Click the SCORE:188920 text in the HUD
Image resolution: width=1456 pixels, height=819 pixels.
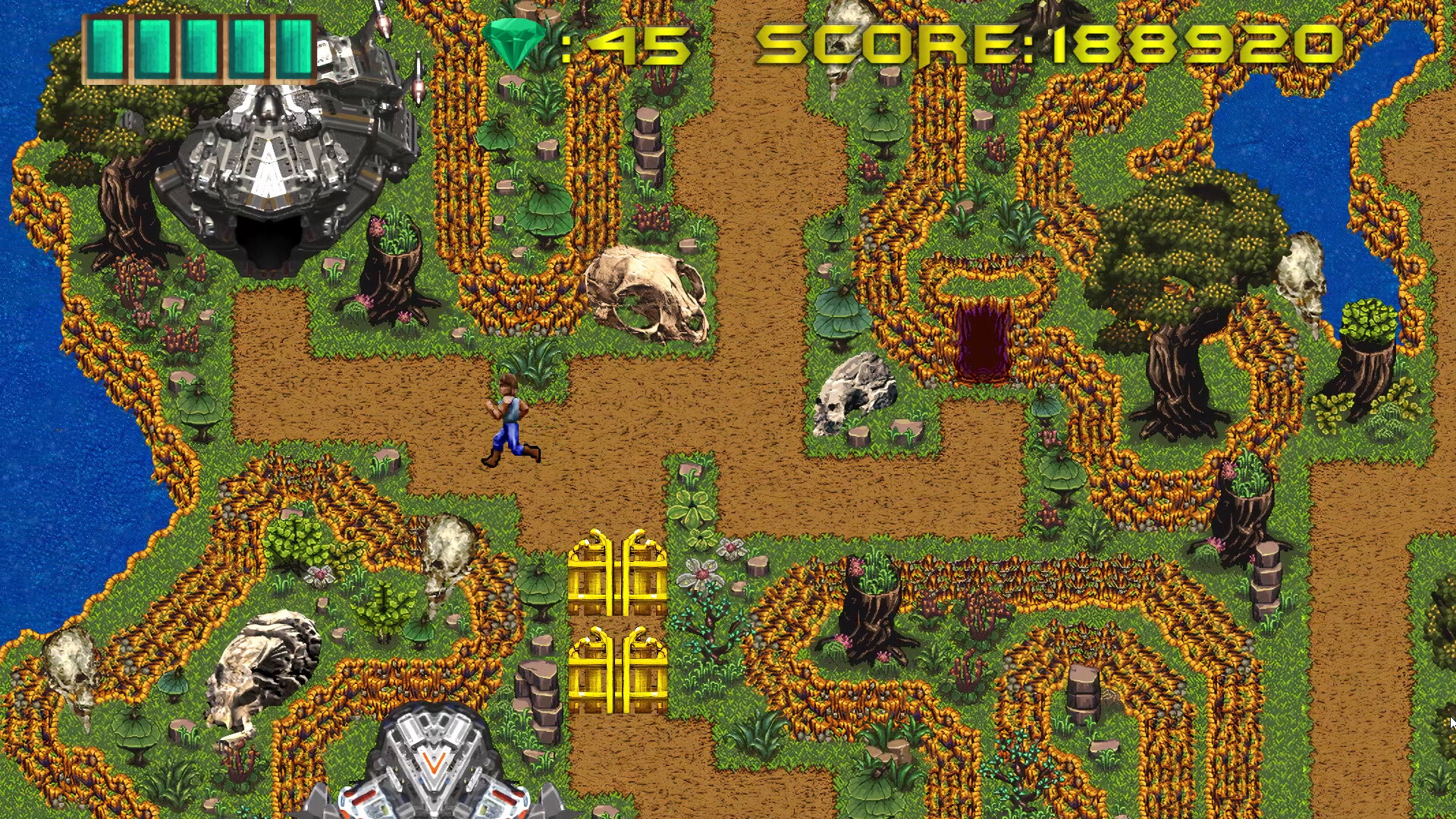coord(1054,45)
